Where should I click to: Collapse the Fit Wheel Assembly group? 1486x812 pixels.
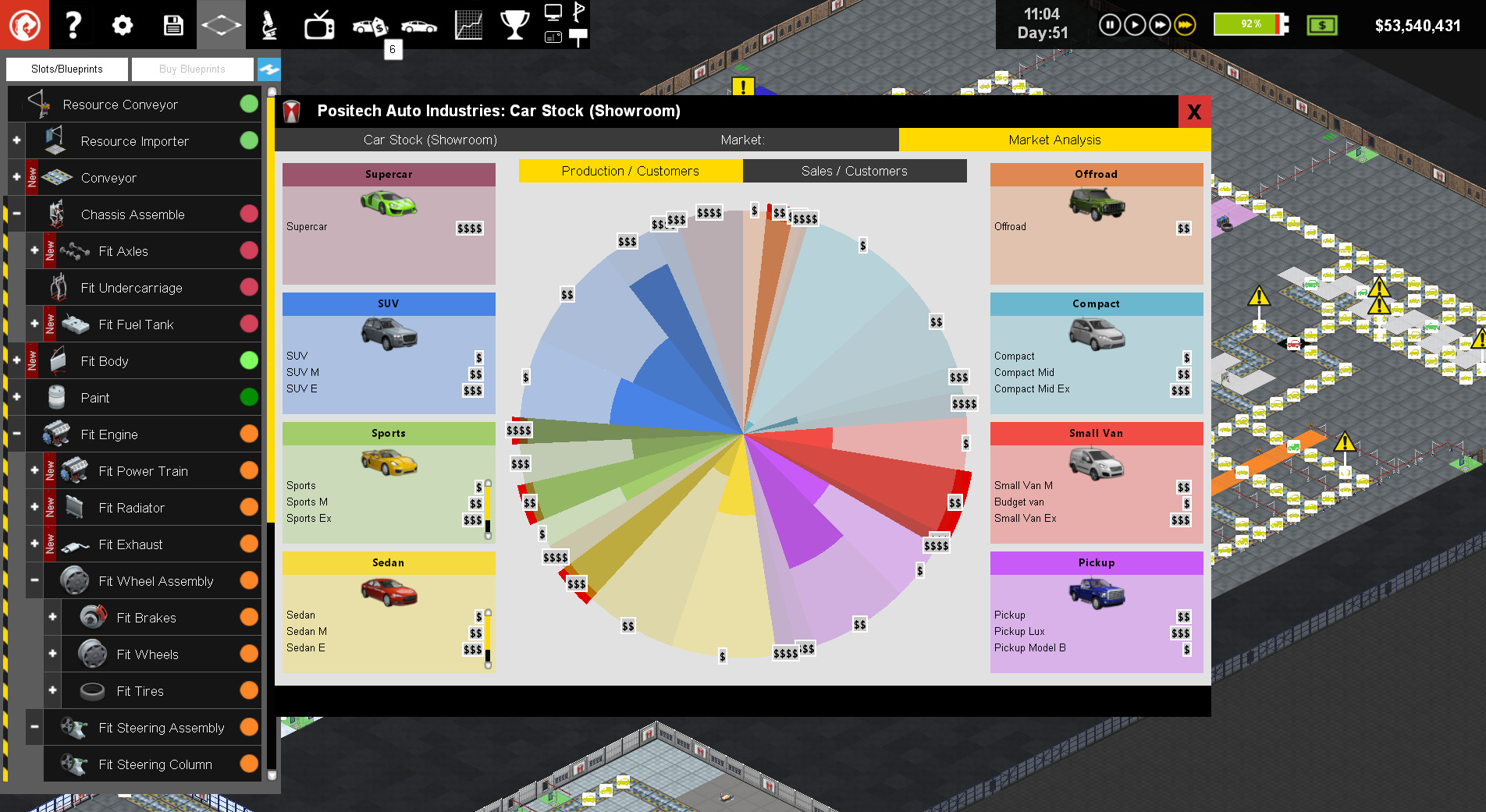[34, 580]
